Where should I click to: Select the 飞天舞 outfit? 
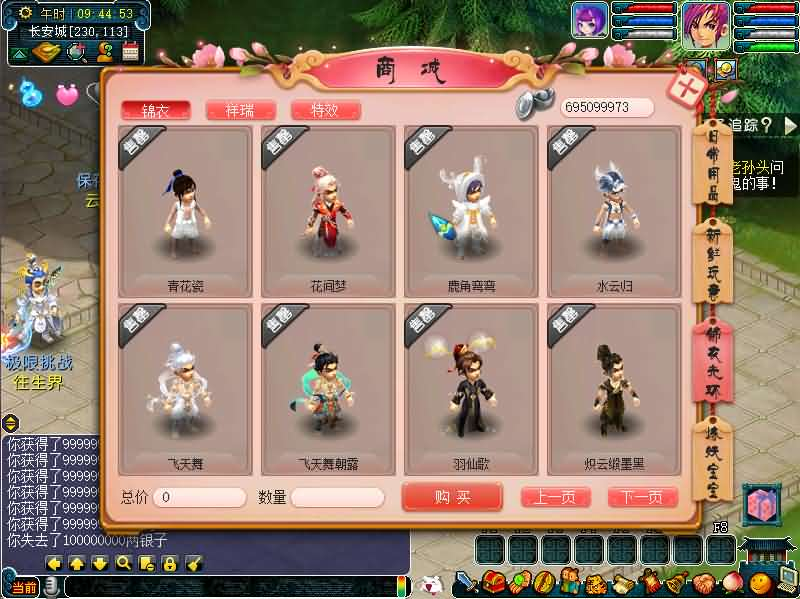(x=186, y=391)
